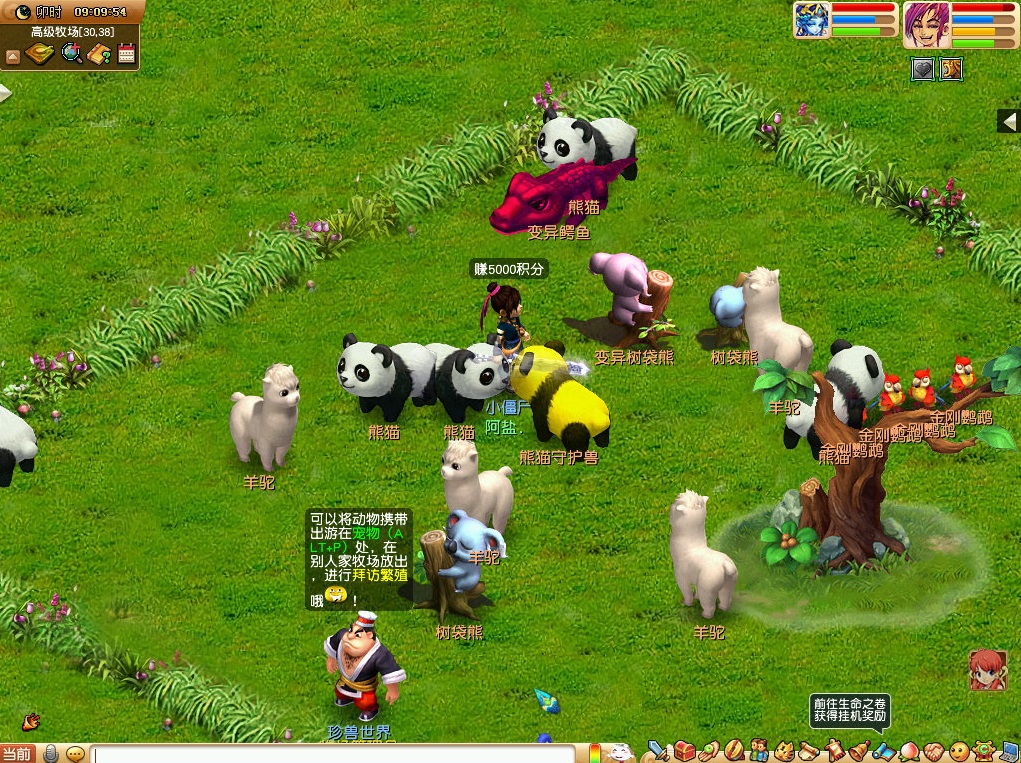Open the red treasure chest inventory

[684, 750]
